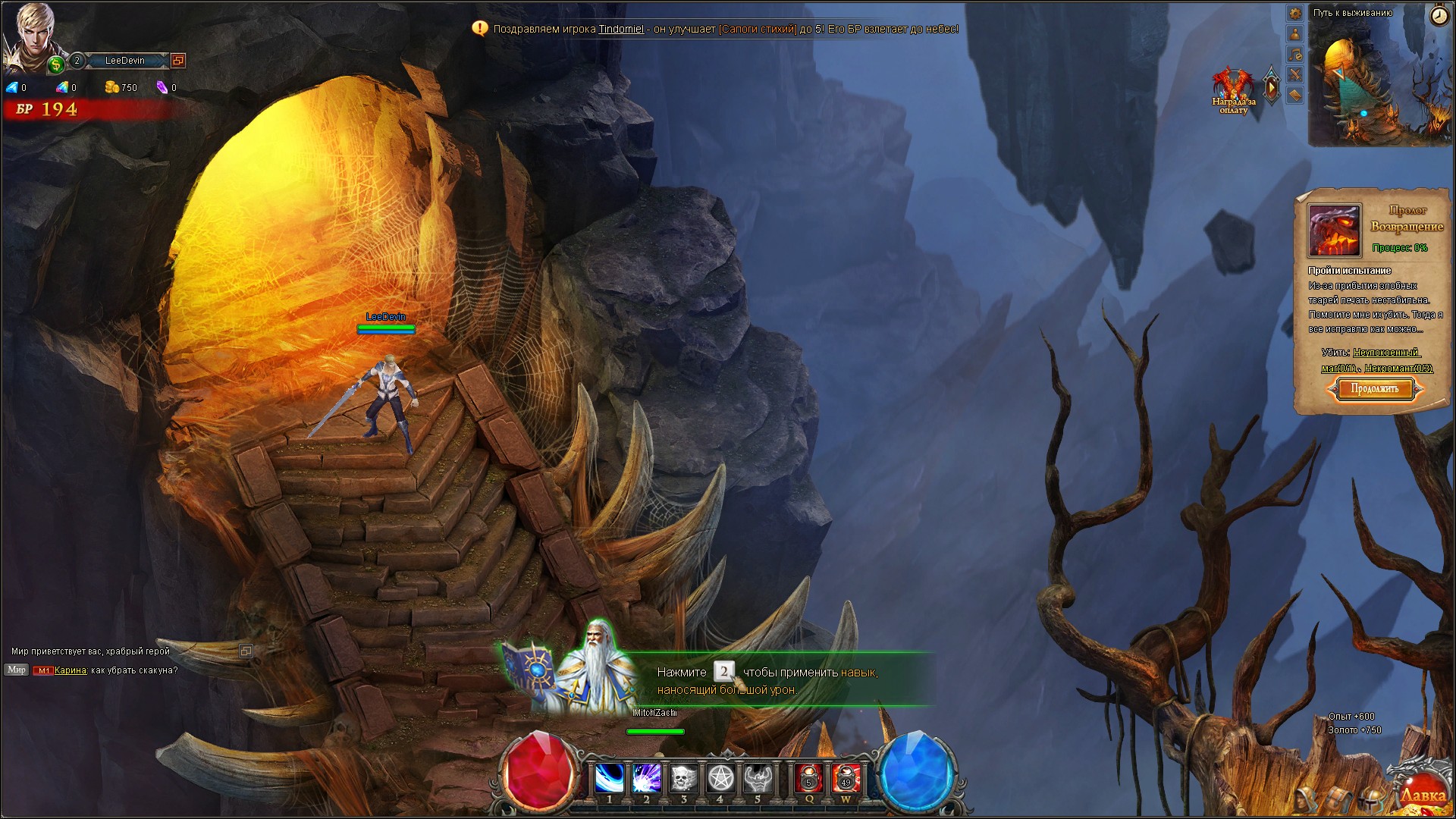Use the purple burst skill in slot 2
Screen dimensions: 1456x819
pos(646,779)
